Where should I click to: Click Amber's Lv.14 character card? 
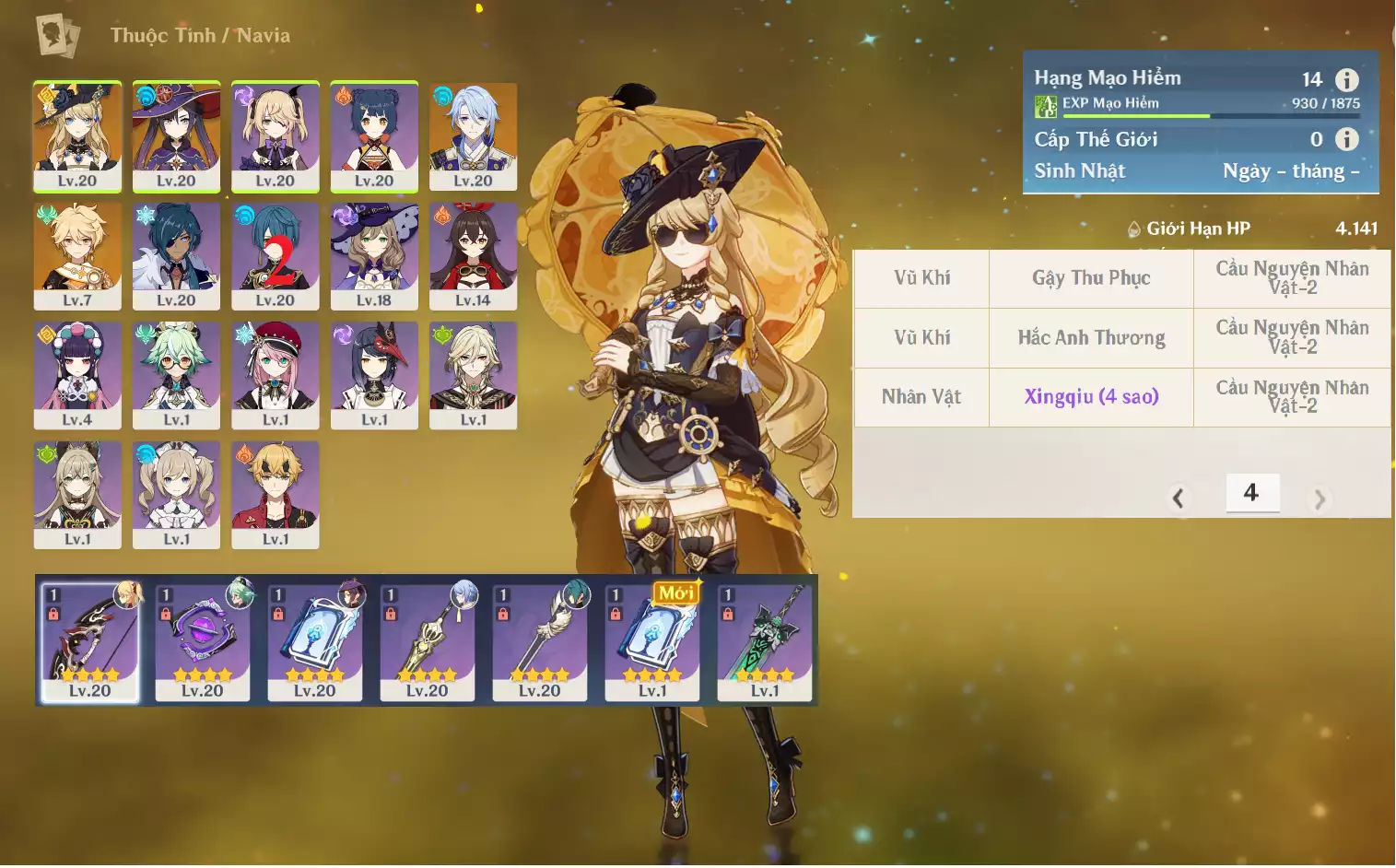473,255
